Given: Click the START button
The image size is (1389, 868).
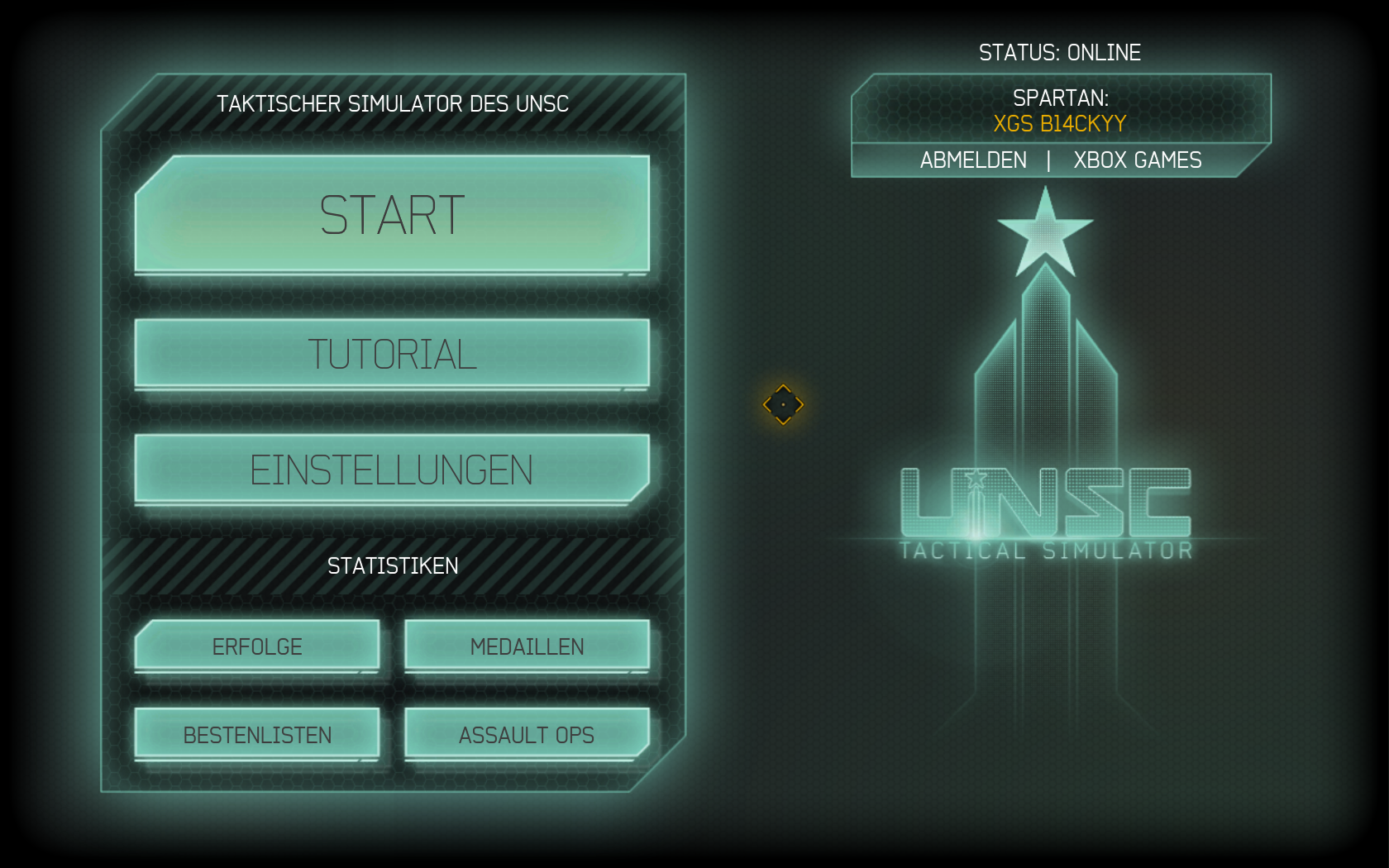Looking at the screenshot, I should click(392, 214).
